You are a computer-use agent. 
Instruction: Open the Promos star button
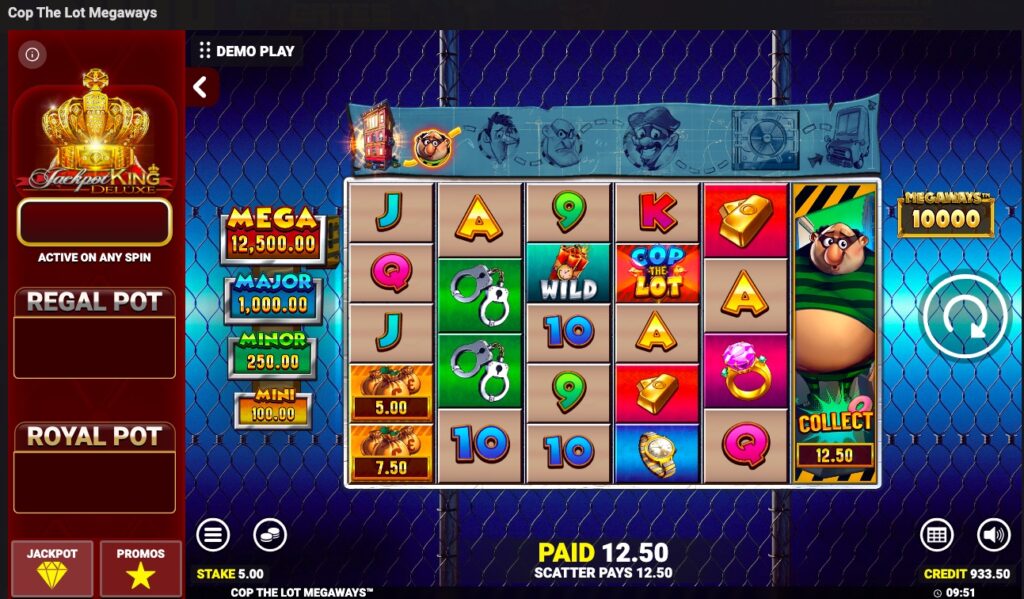coord(140,568)
